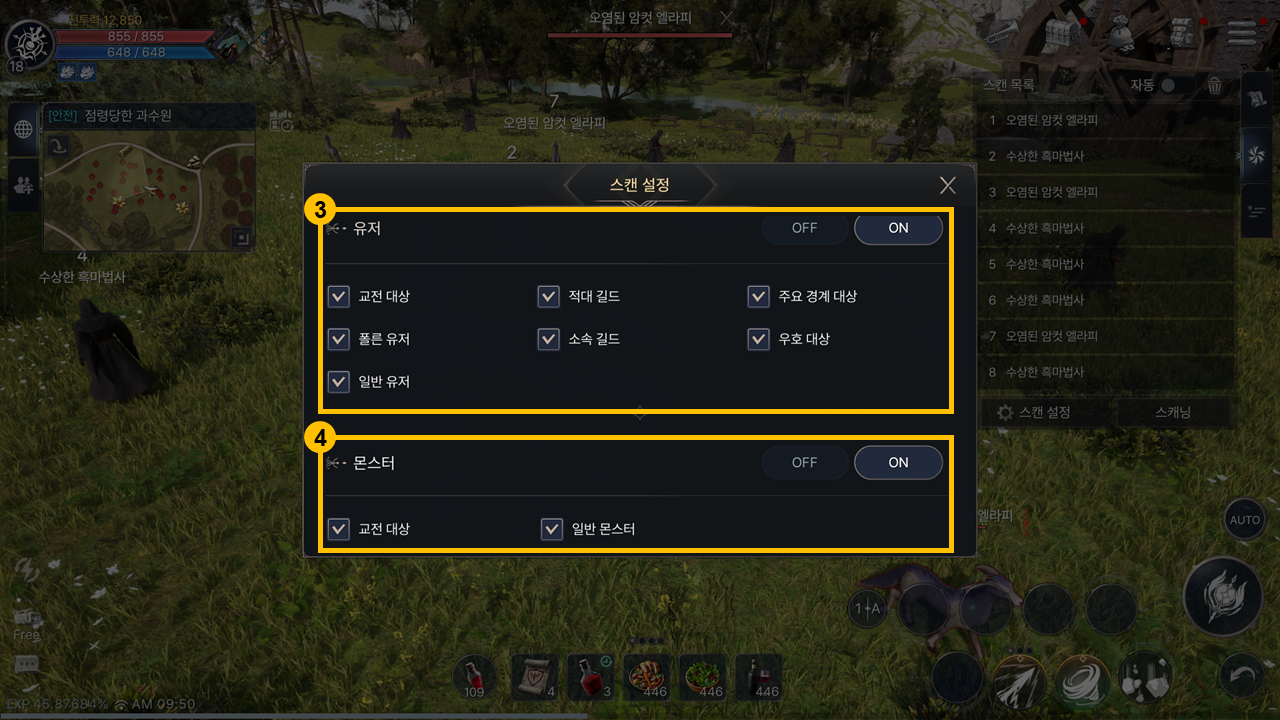The image size is (1280, 720).
Task: Delete scan list with trash icon
Action: click(1214, 86)
